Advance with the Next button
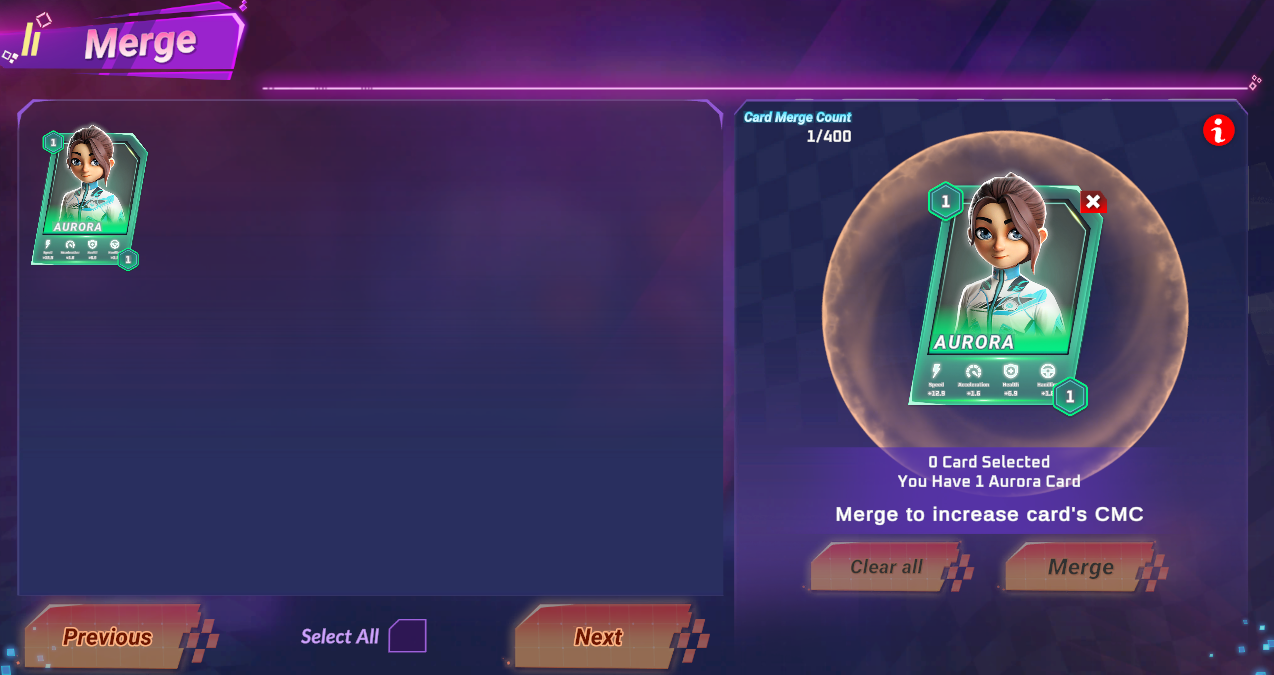The height and width of the screenshot is (675, 1274). (598, 637)
